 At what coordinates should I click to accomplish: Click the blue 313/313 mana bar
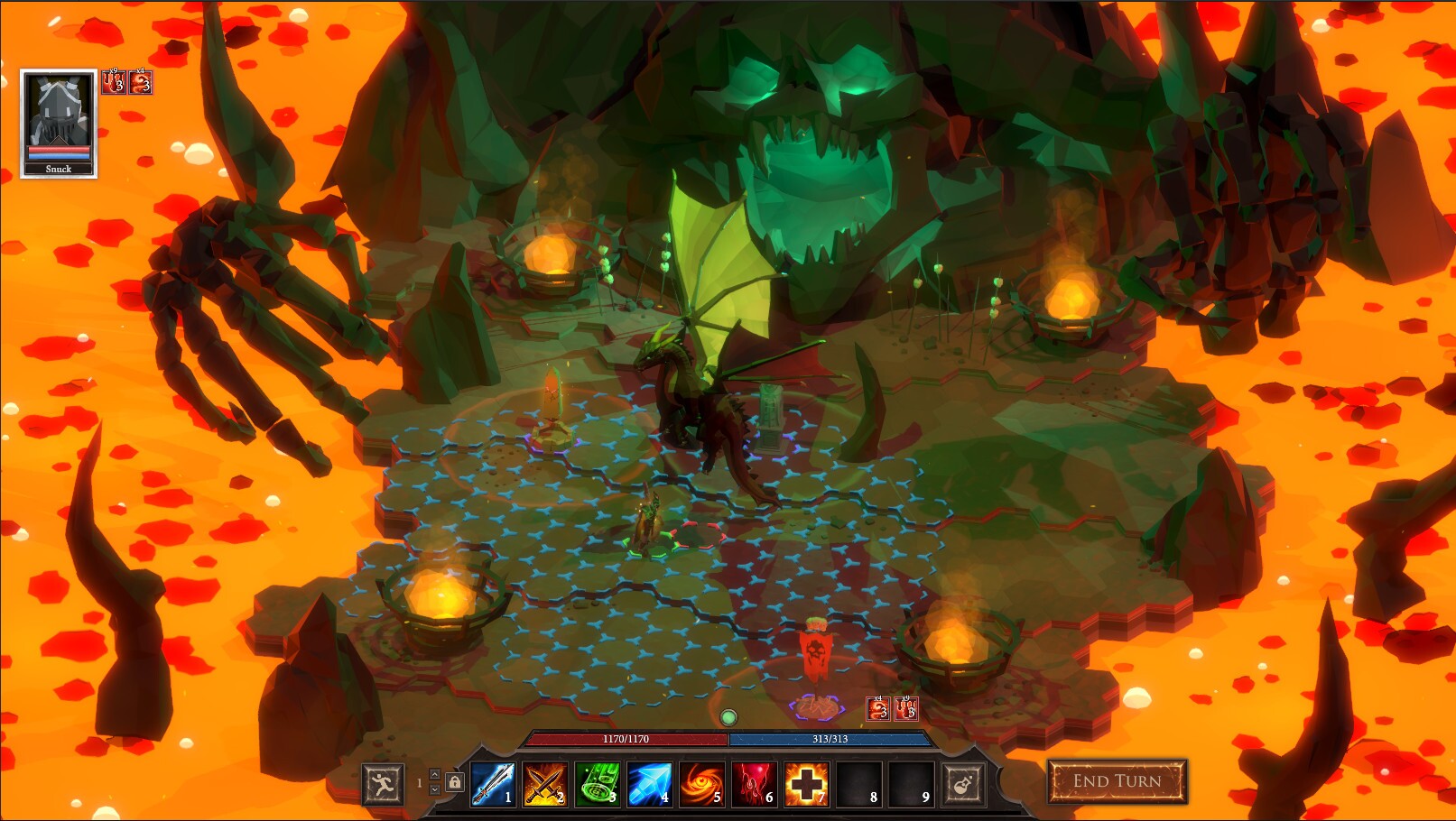coord(831,740)
